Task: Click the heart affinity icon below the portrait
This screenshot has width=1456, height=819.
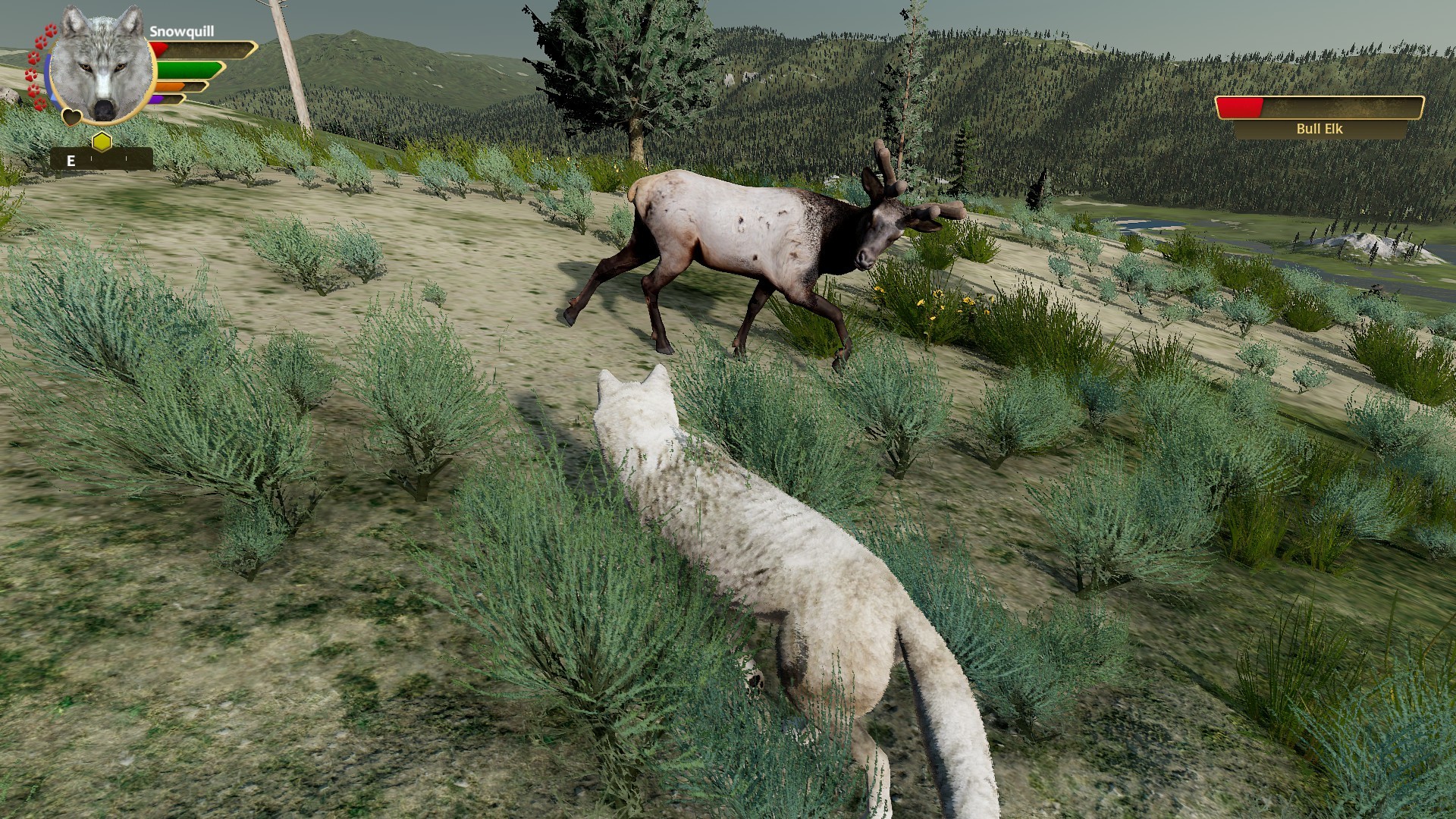Action: [72, 117]
